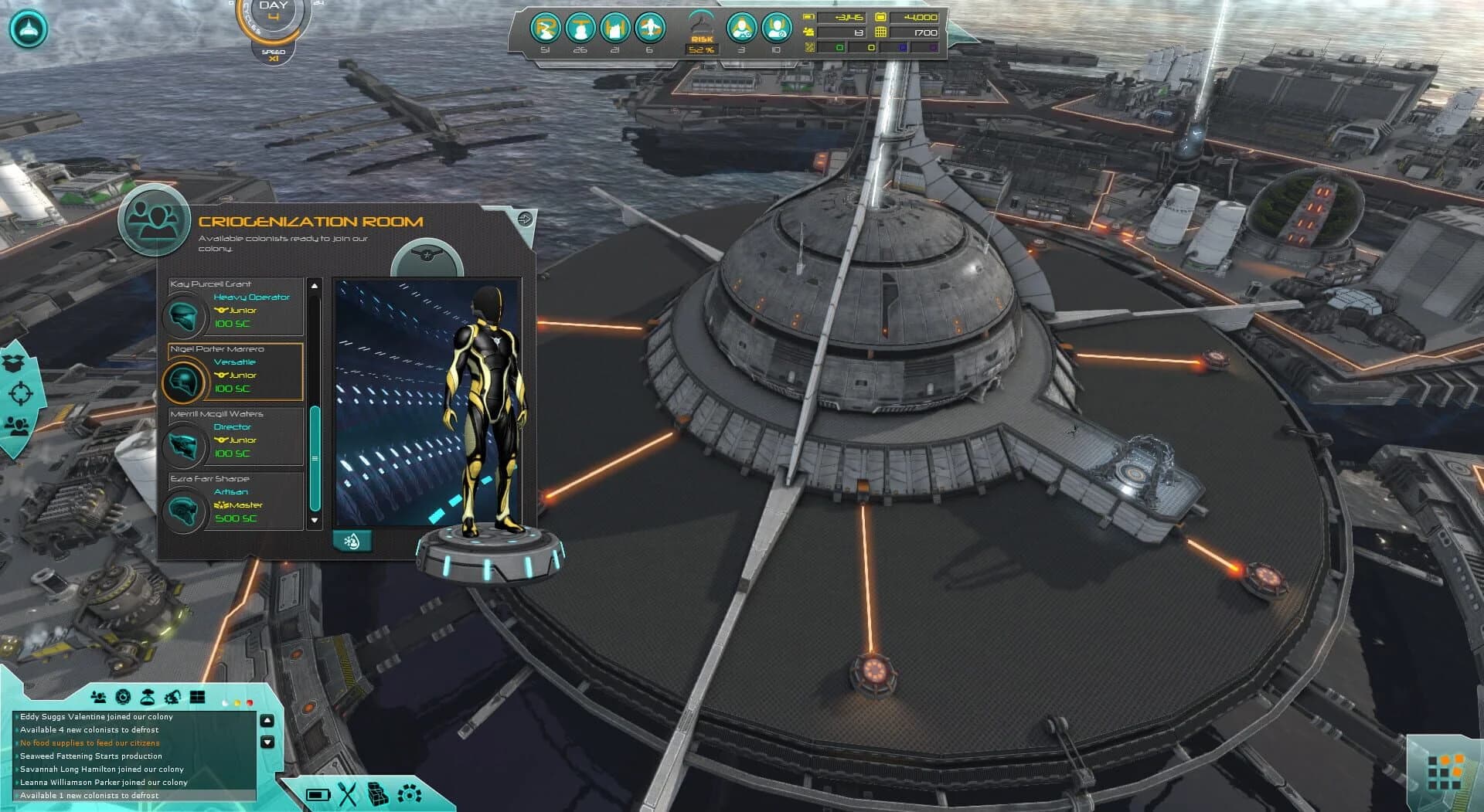Open the food supplies fork-and-knife icon

347,795
